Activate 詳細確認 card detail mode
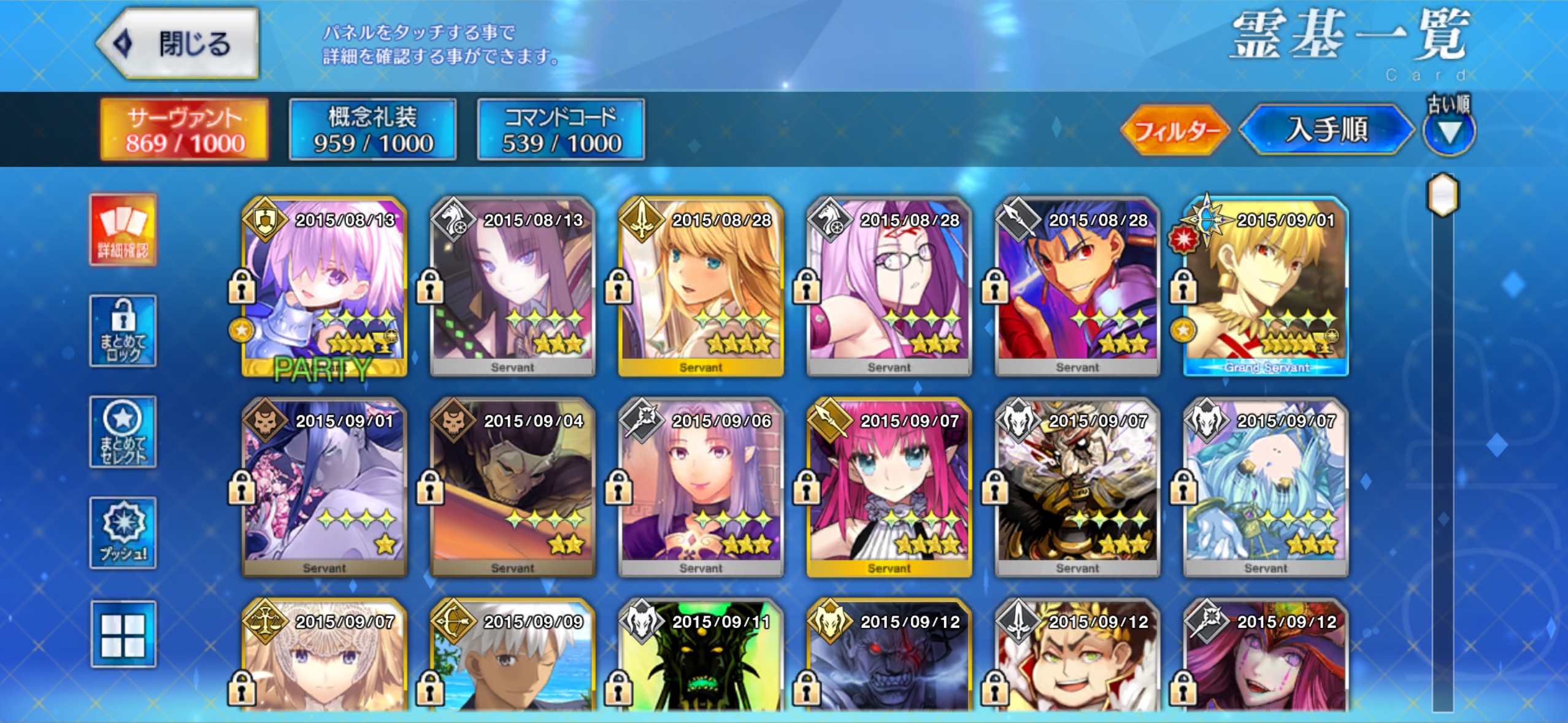 coord(123,231)
